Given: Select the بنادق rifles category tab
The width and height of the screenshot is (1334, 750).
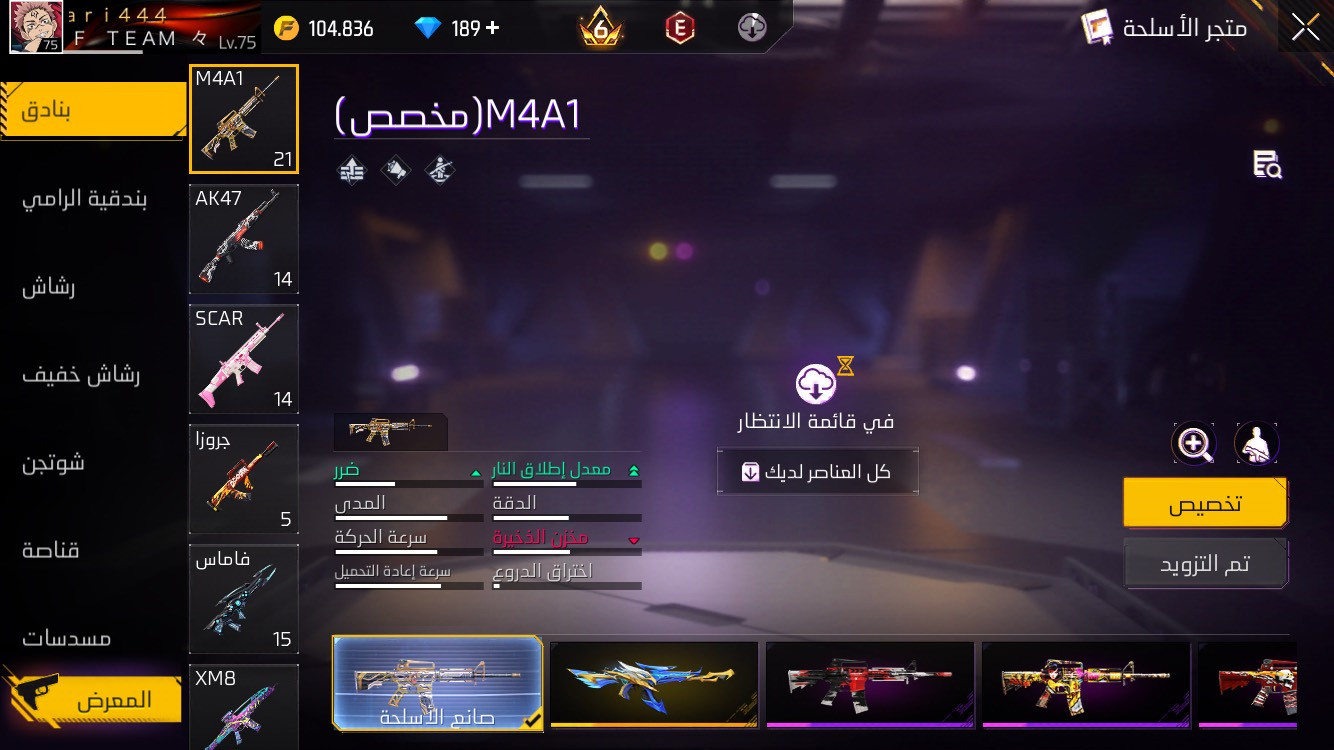Looking at the screenshot, I should point(93,110).
